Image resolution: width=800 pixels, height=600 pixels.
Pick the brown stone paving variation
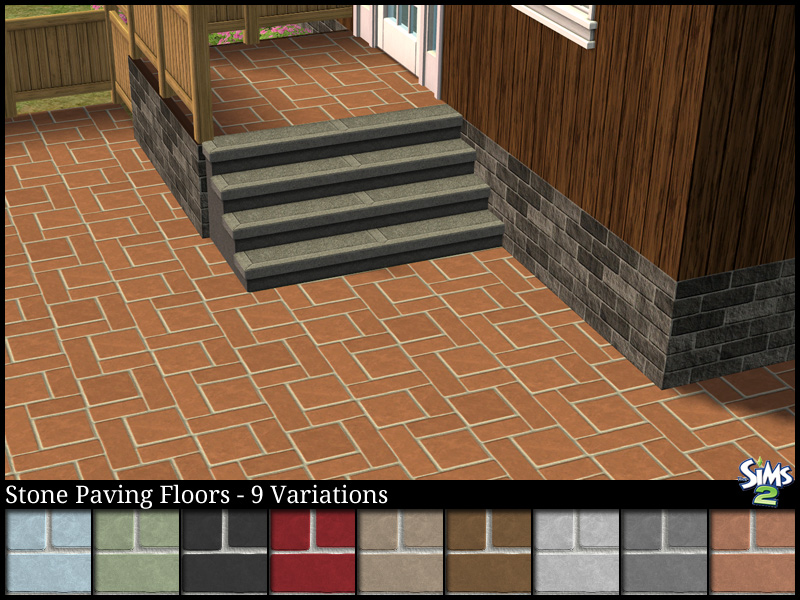click(x=488, y=552)
